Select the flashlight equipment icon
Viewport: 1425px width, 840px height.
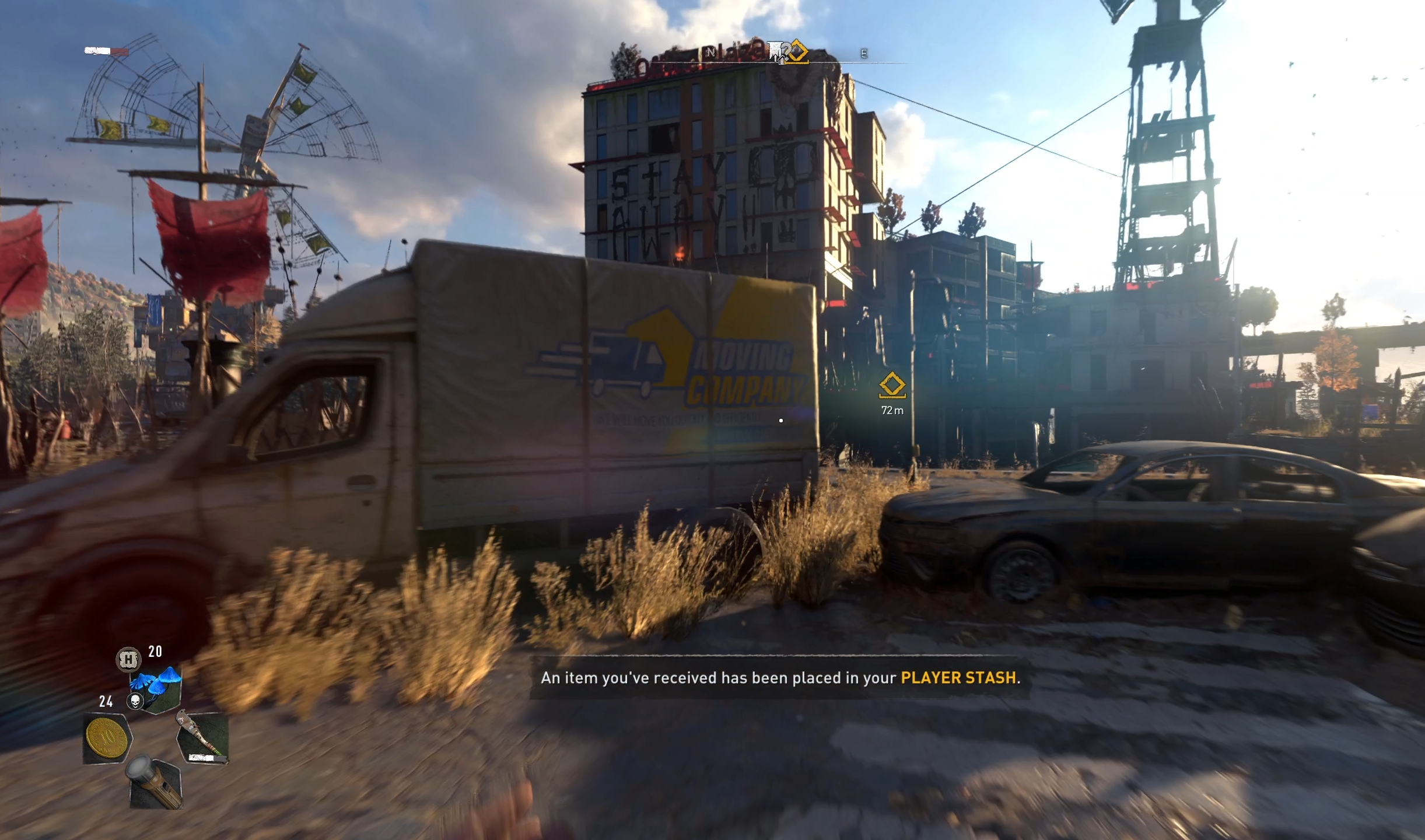click(155, 783)
